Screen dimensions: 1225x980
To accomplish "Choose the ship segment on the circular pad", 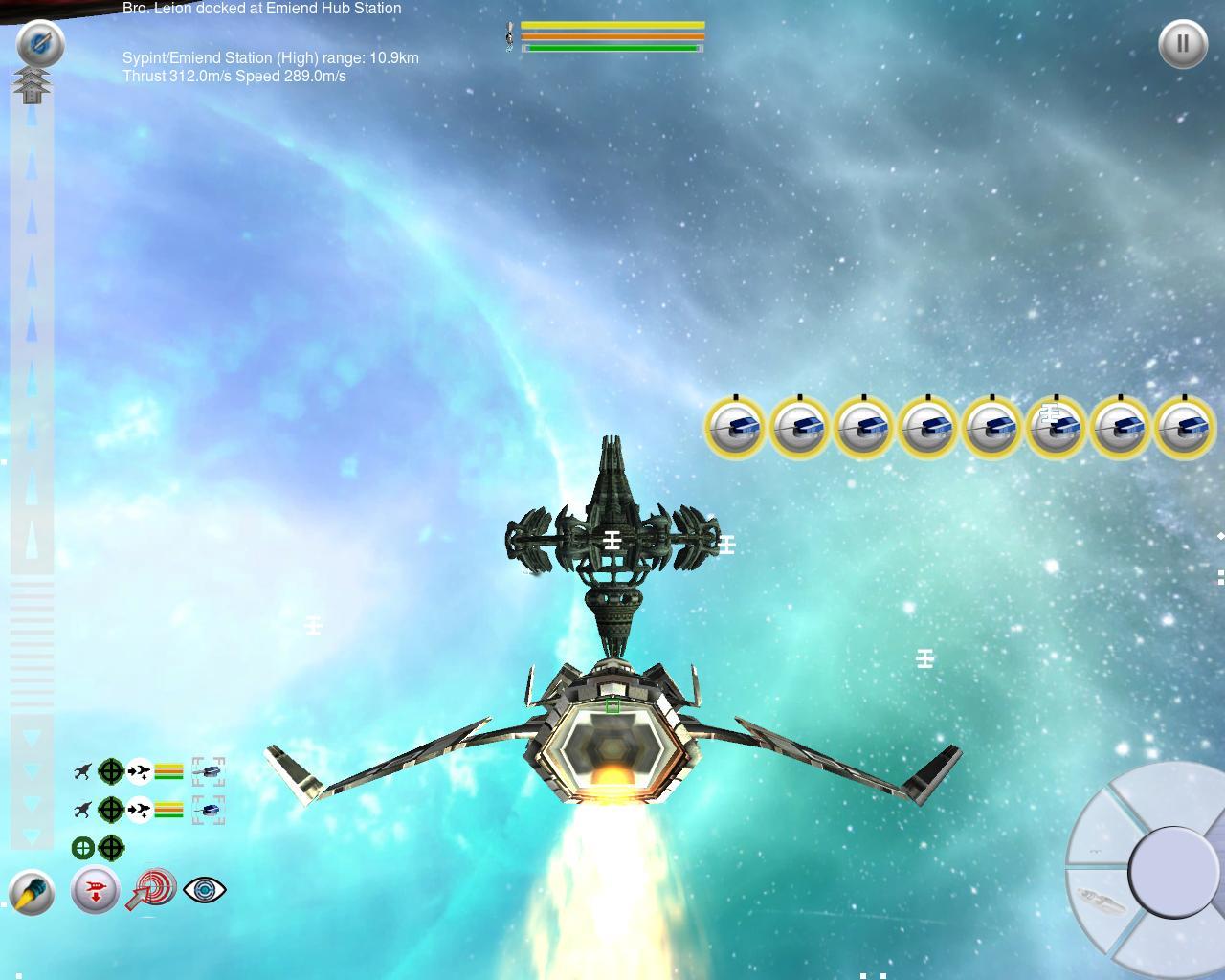I will [1097, 902].
